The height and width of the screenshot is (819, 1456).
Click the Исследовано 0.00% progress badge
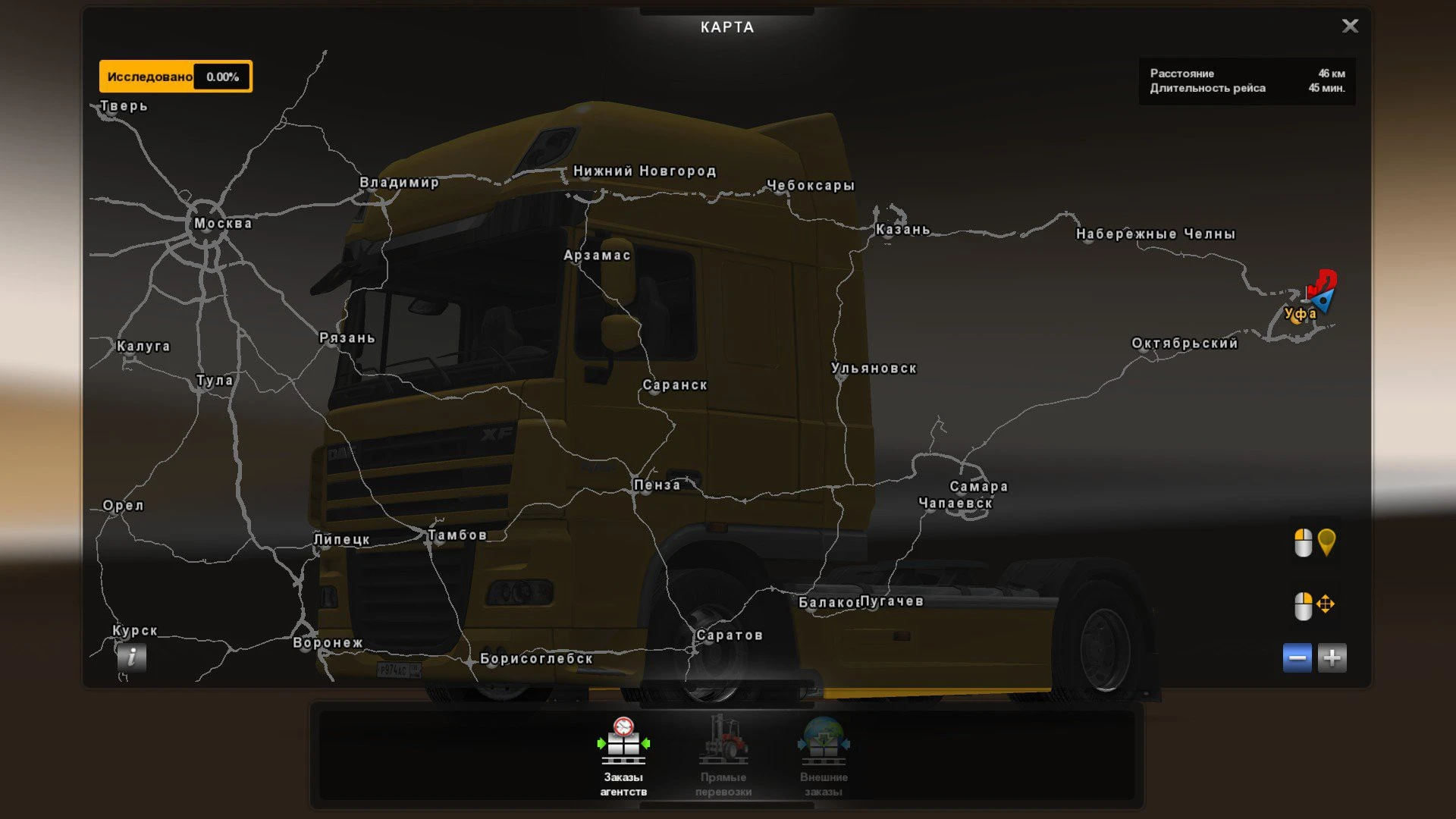click(175, 76)
